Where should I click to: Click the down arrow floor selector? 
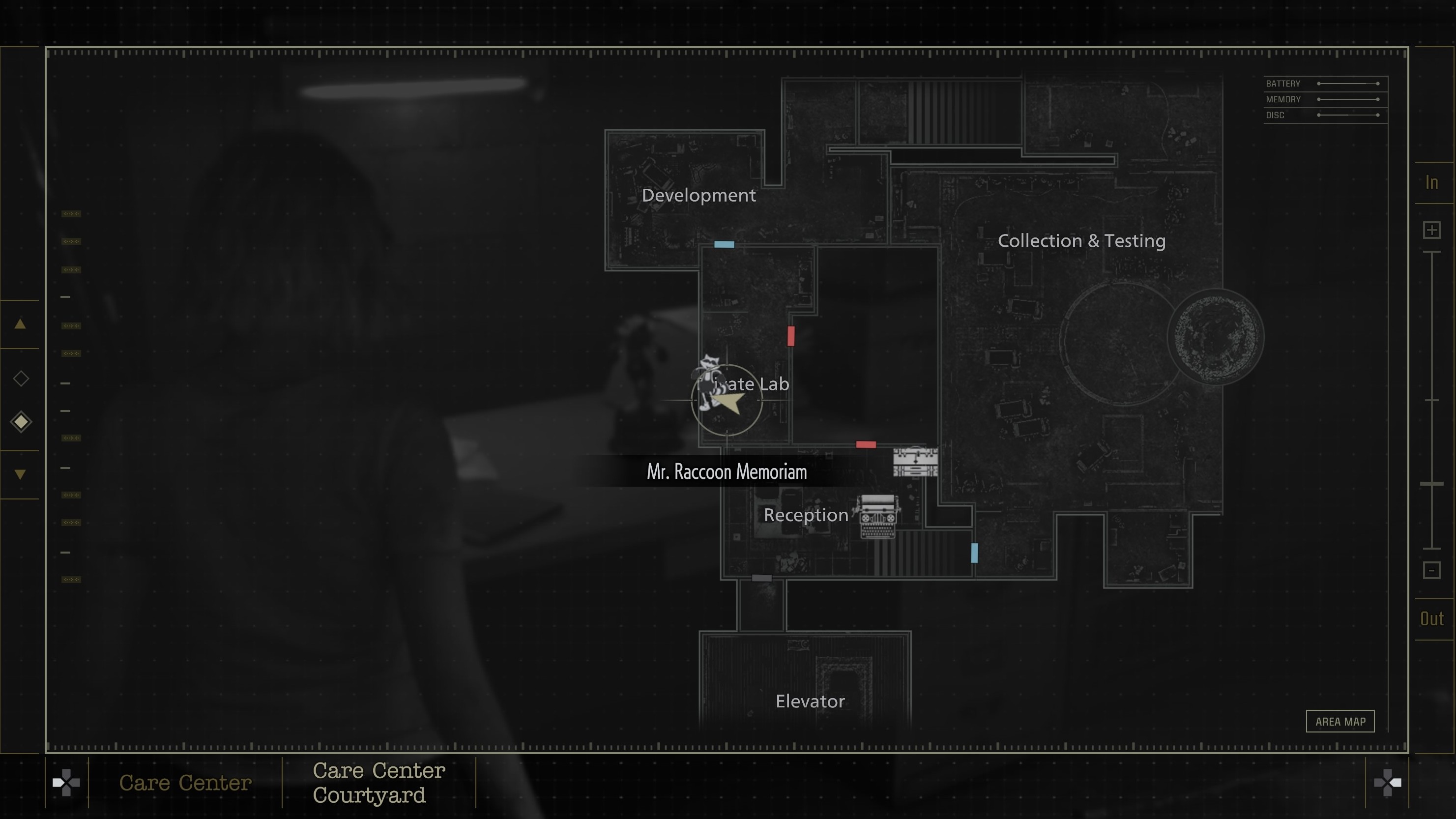pos(20,473)
